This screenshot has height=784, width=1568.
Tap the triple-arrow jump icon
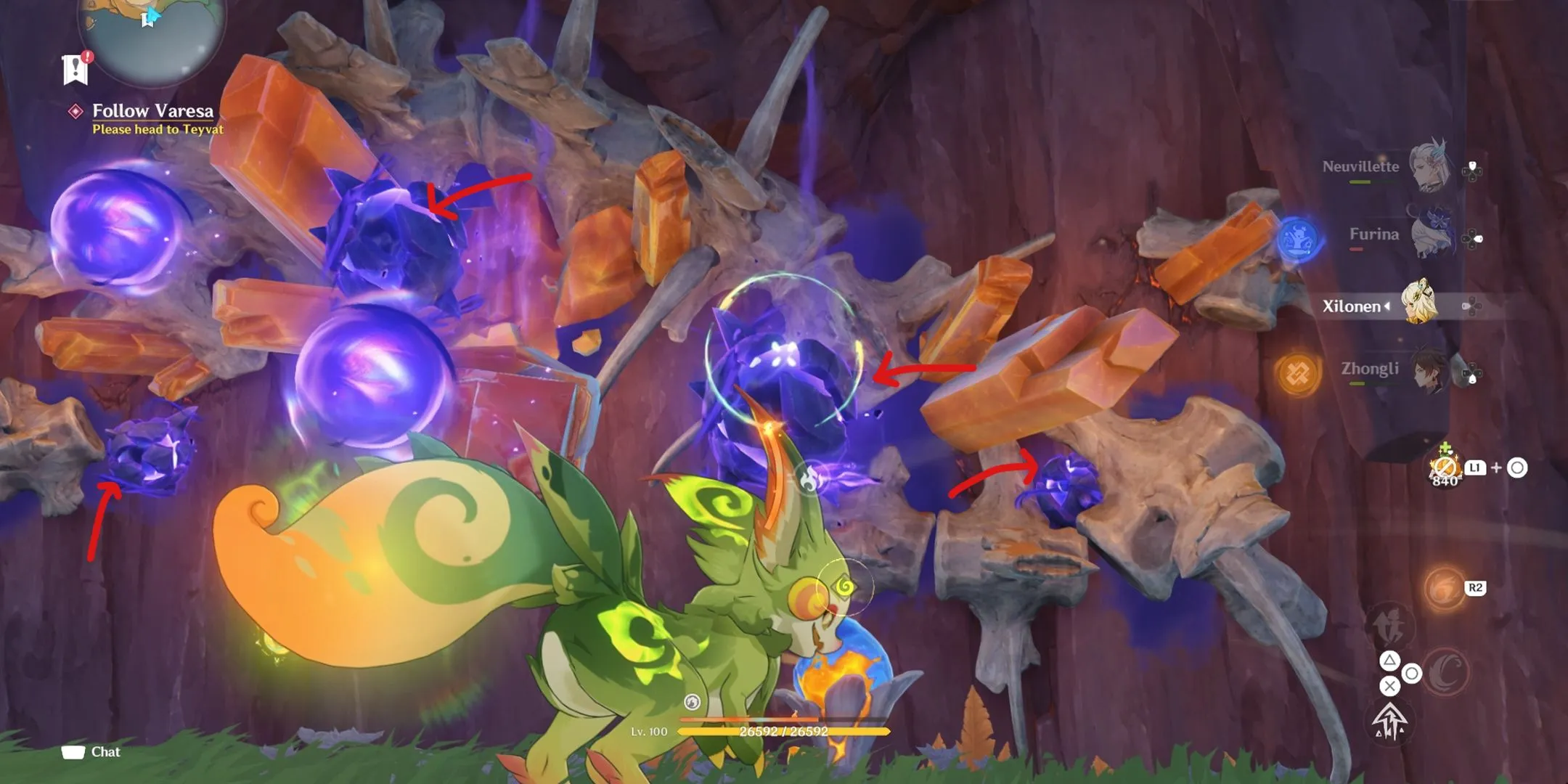(1389, 721)
